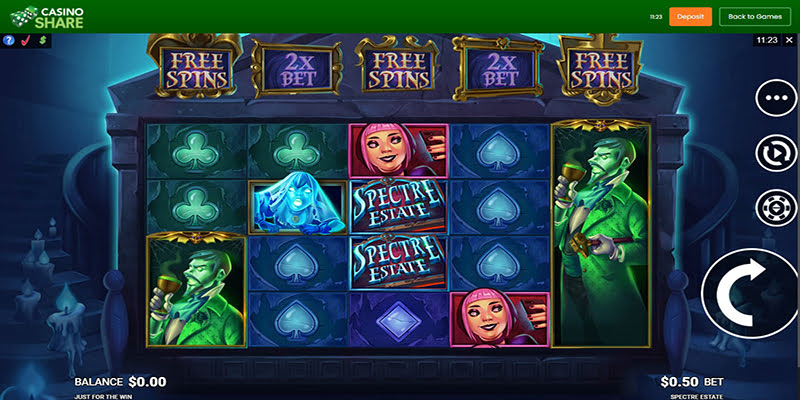The width and height of the screenshot is (800, 400).
Task: Open the blue question mark help icon
Action: point(9,41)
